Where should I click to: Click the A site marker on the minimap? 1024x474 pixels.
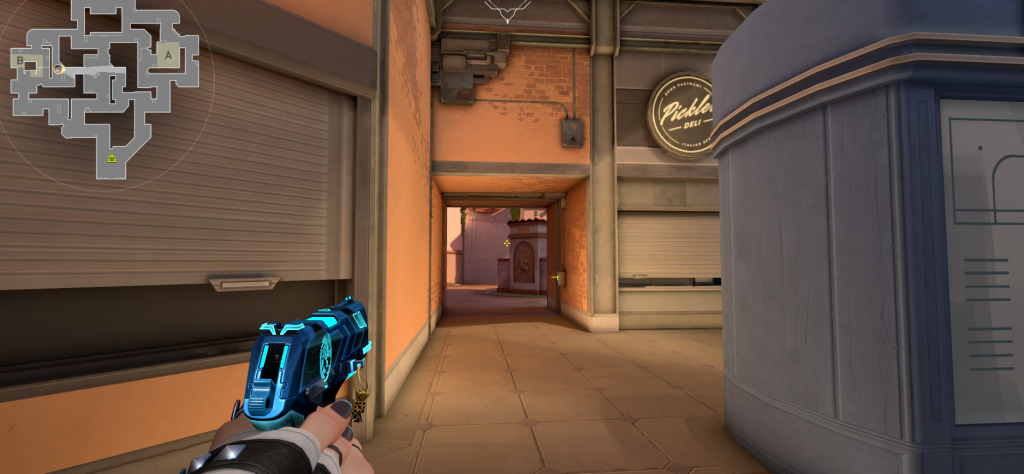point(167,56)
